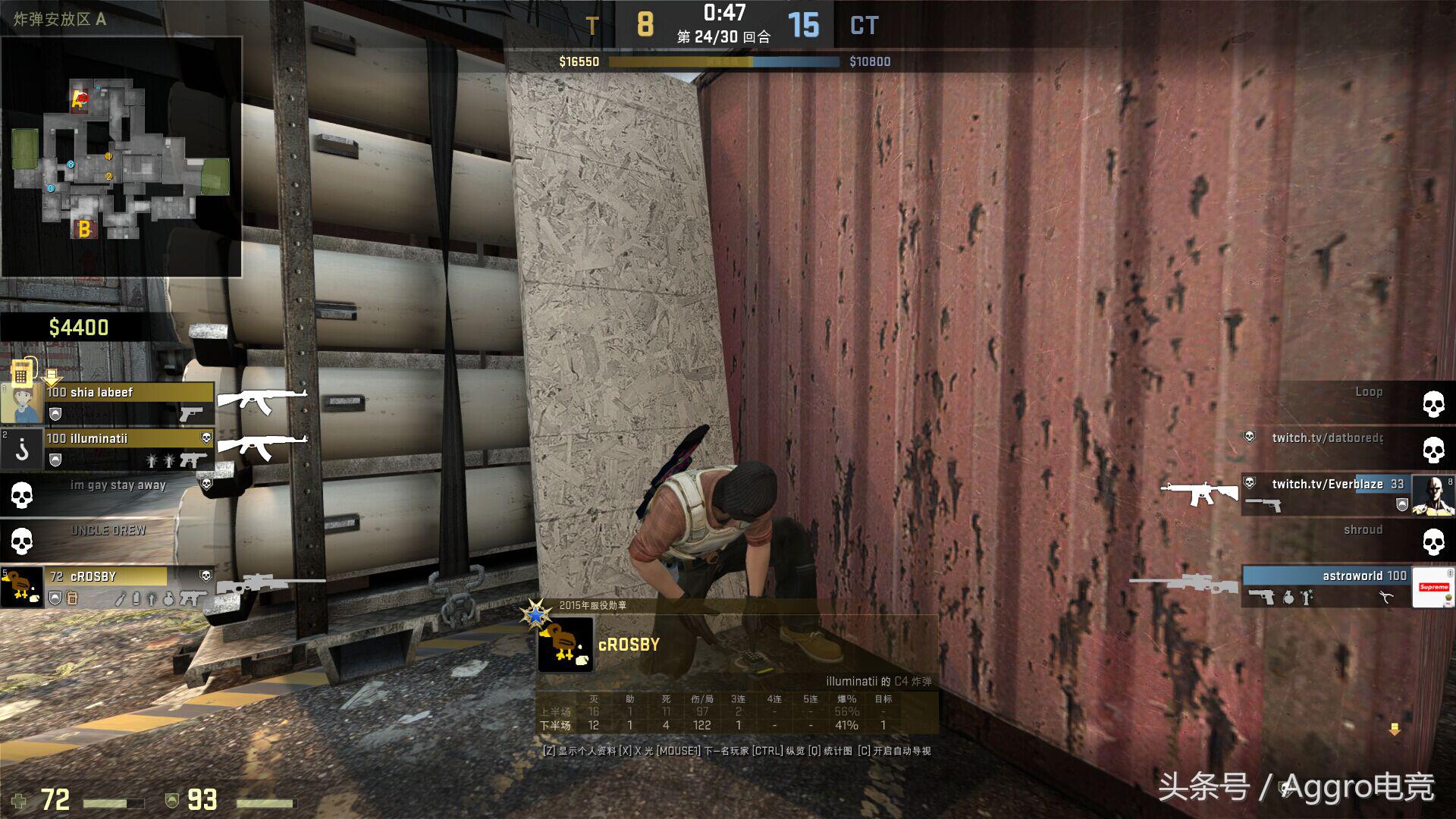Toggle the skull icon beside UNCLE DREW
The image size is (1456, 819).
click(x=21, y=542)
